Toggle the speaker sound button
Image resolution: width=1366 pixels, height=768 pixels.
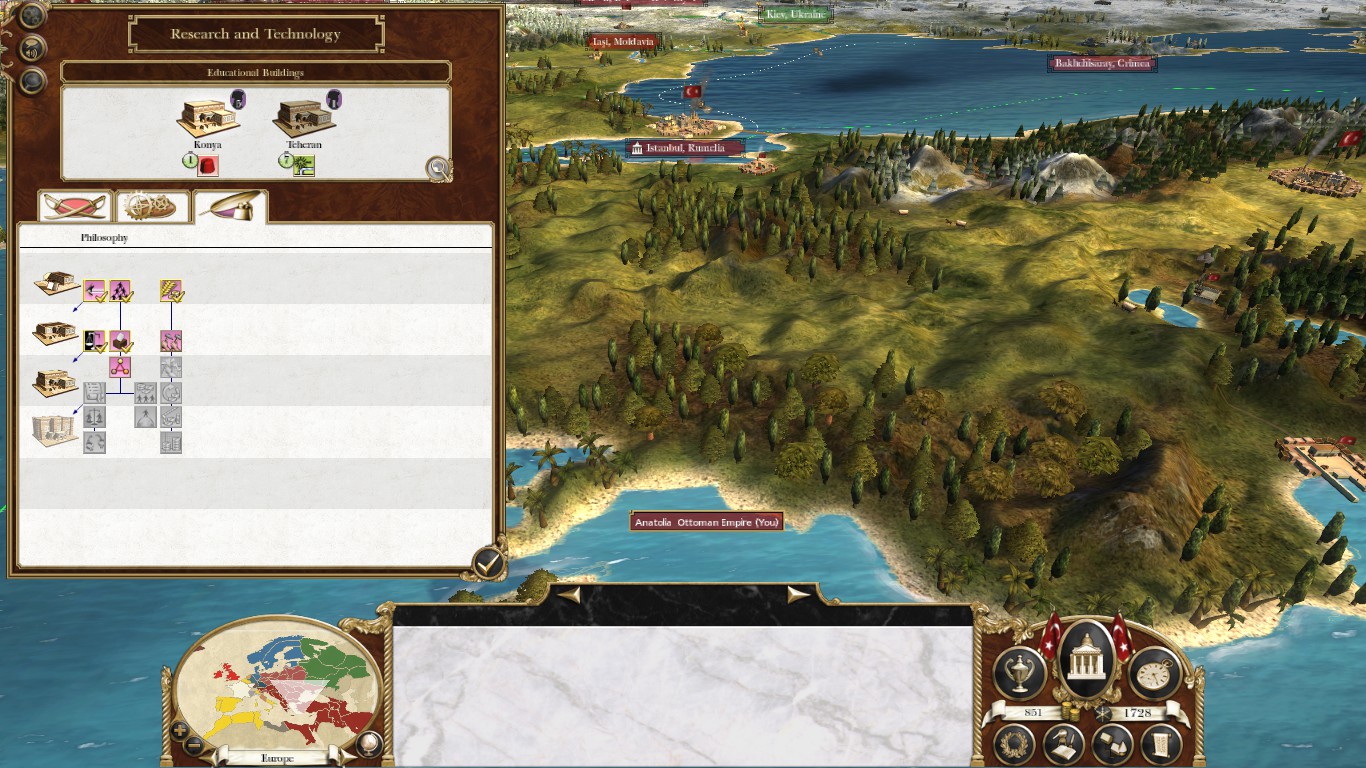[33, 48]
